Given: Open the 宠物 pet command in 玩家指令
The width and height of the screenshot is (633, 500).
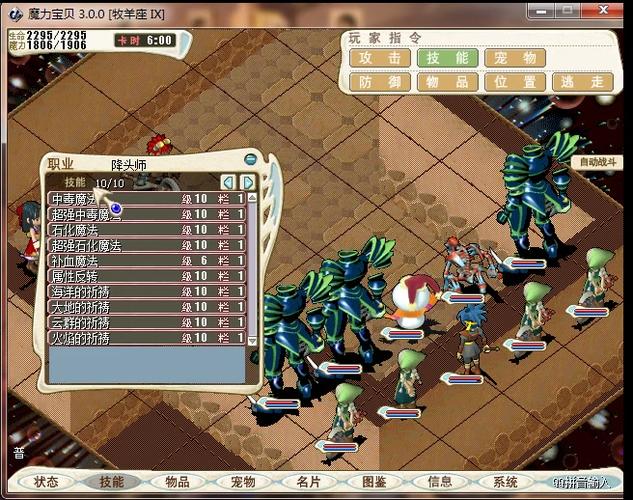Looking at the screenshot, I should click(x=515, y=58).
